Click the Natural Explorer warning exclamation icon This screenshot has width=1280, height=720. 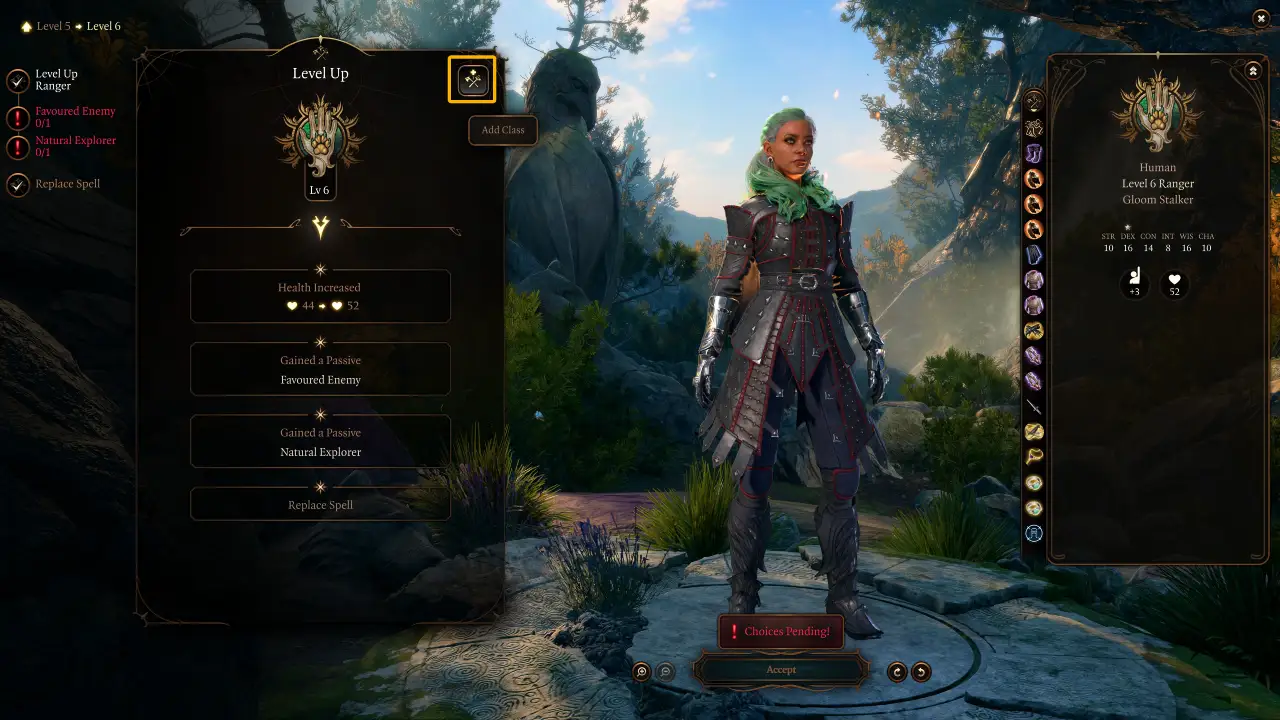16,146
